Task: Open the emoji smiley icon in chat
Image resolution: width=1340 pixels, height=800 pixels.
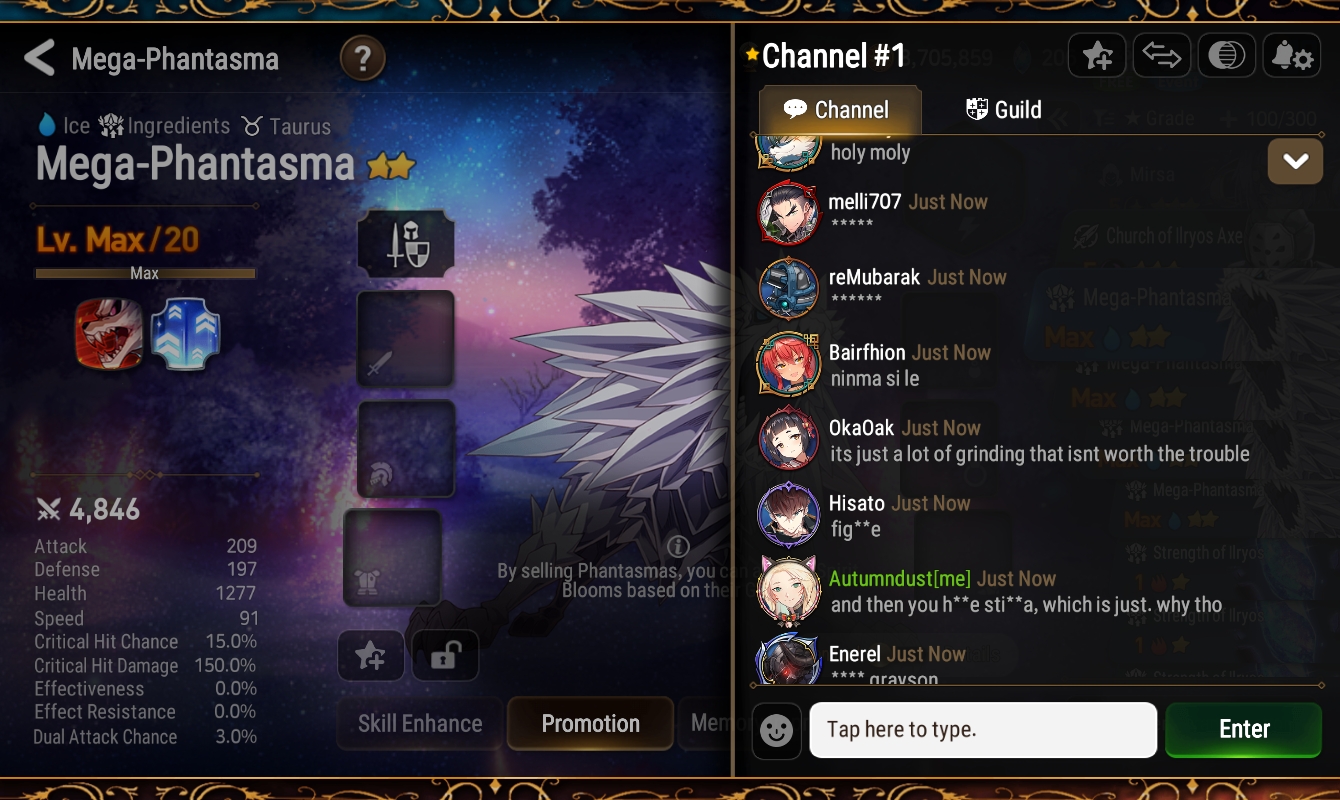Action: [x=777, y=729]
